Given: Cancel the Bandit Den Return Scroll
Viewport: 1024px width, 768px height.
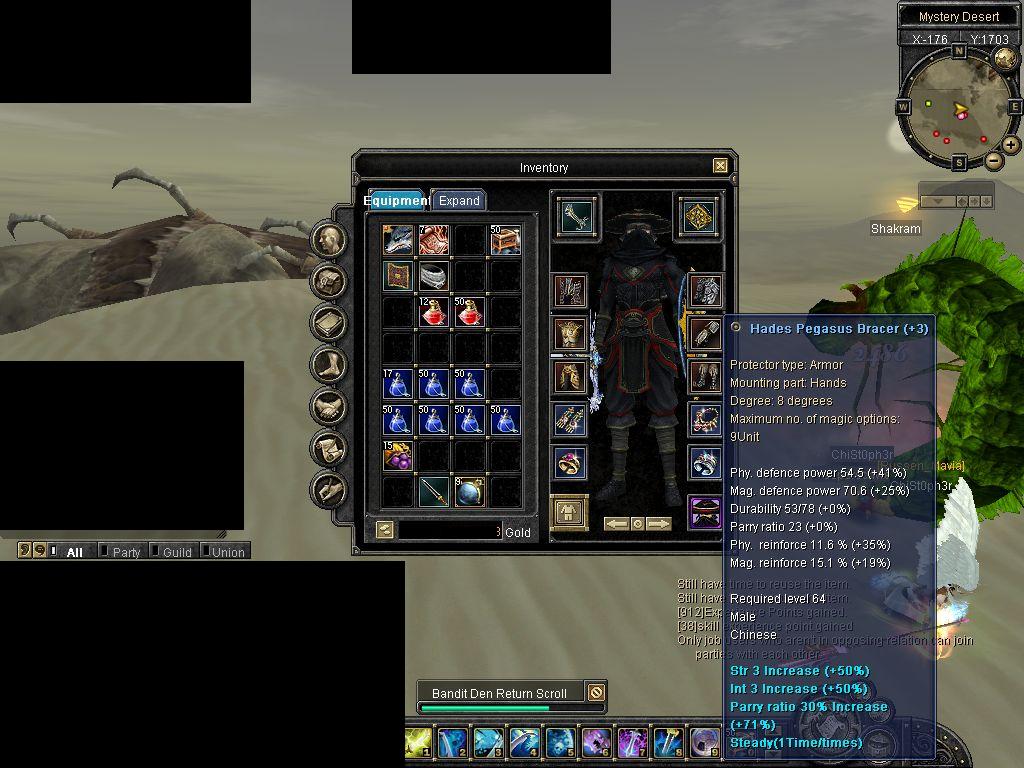Looking at the screenshot, I should tap(595, 692).
